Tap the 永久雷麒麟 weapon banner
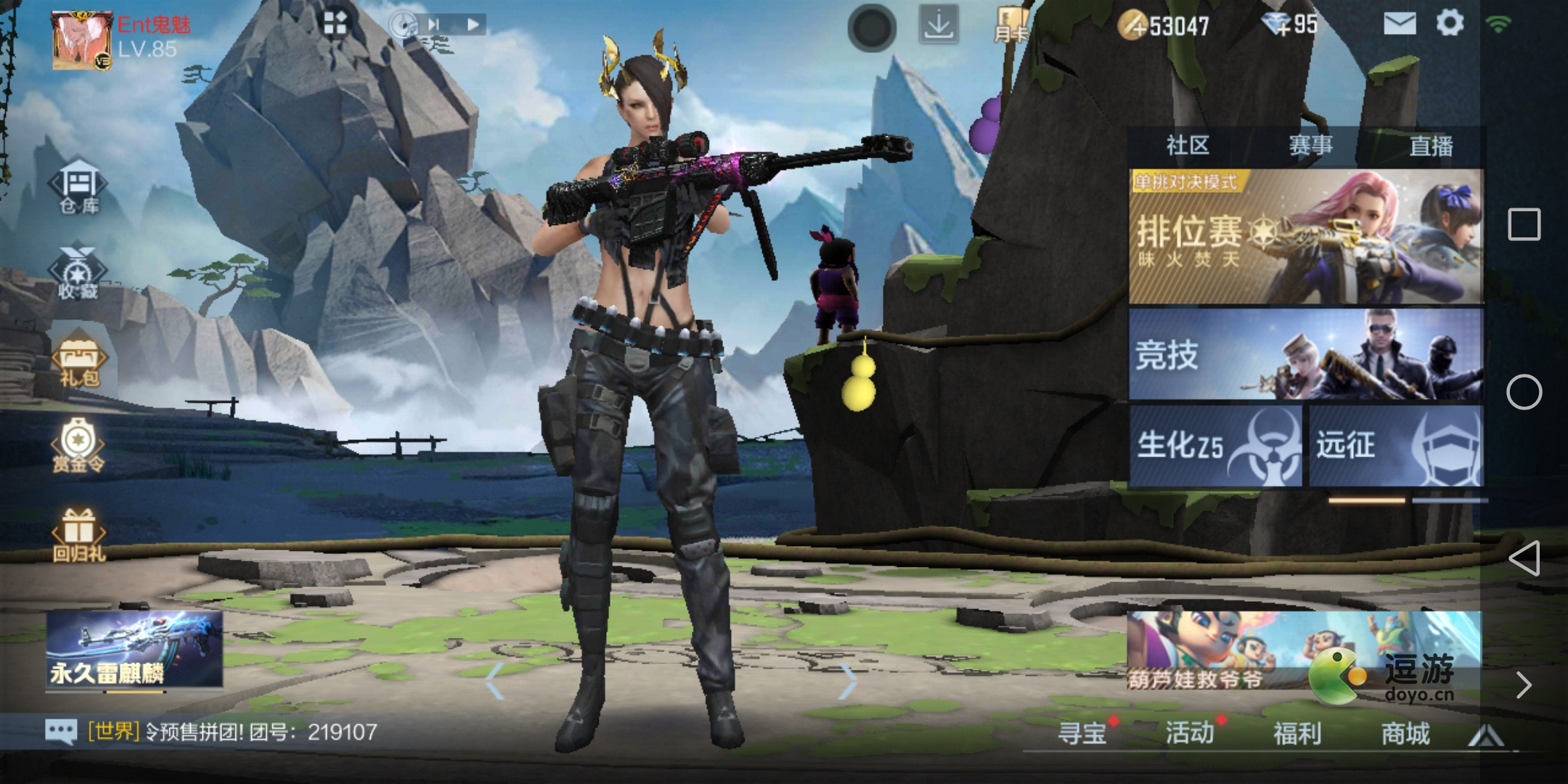This screenshot has width=1568, height=784. pyautogui.click(x=134, y=650)
